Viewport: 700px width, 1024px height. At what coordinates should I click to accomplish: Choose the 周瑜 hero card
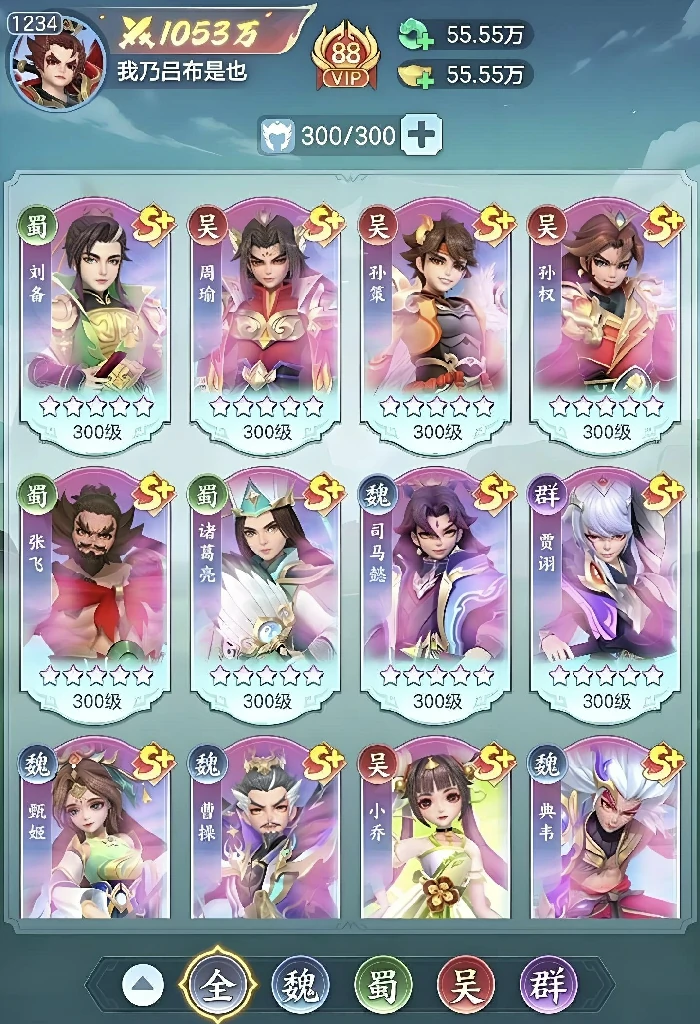point(265,320)
